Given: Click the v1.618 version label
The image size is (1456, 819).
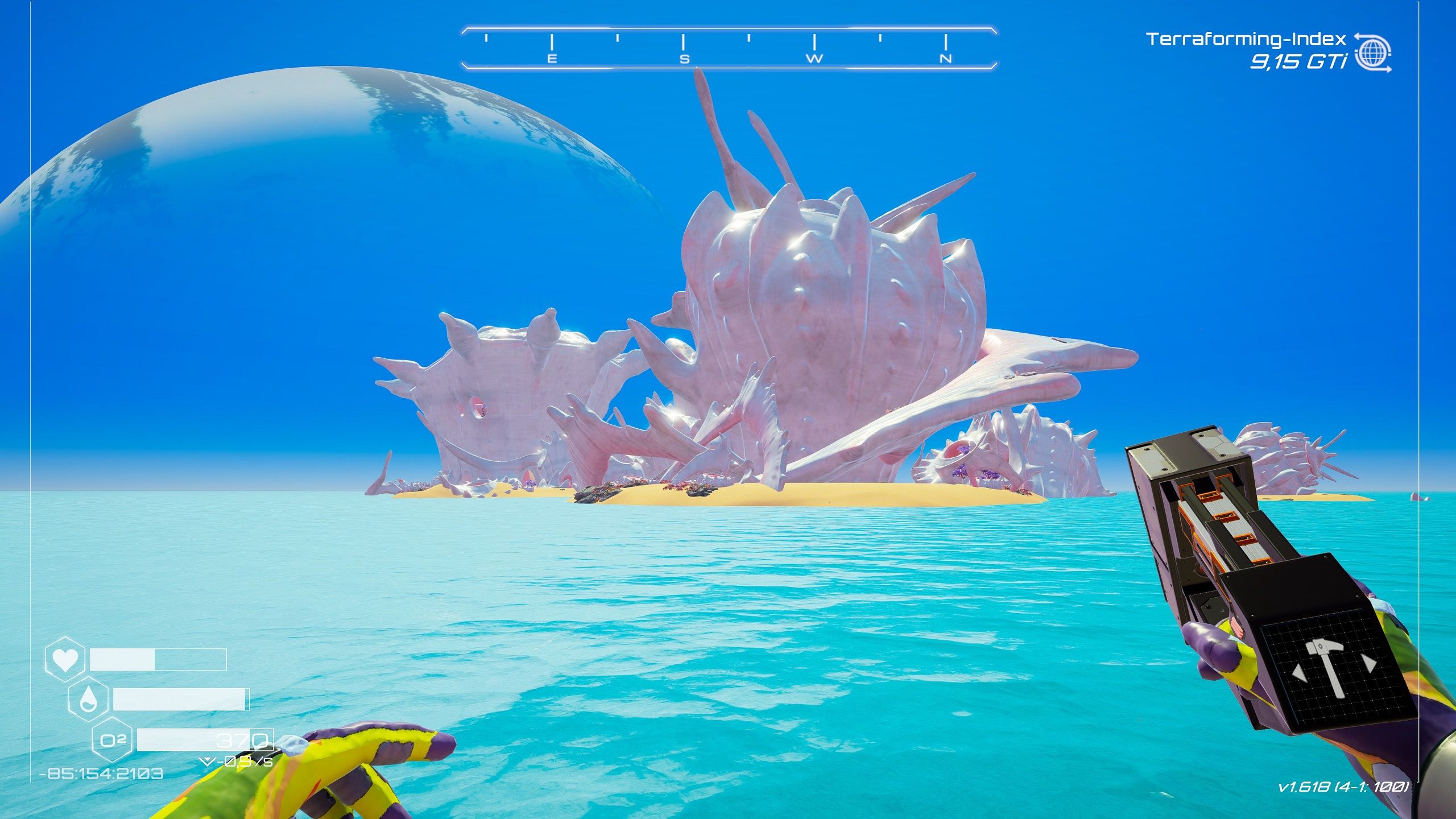Looking at the screenshot, I should pyautogui.click(x=1345, y=787).
